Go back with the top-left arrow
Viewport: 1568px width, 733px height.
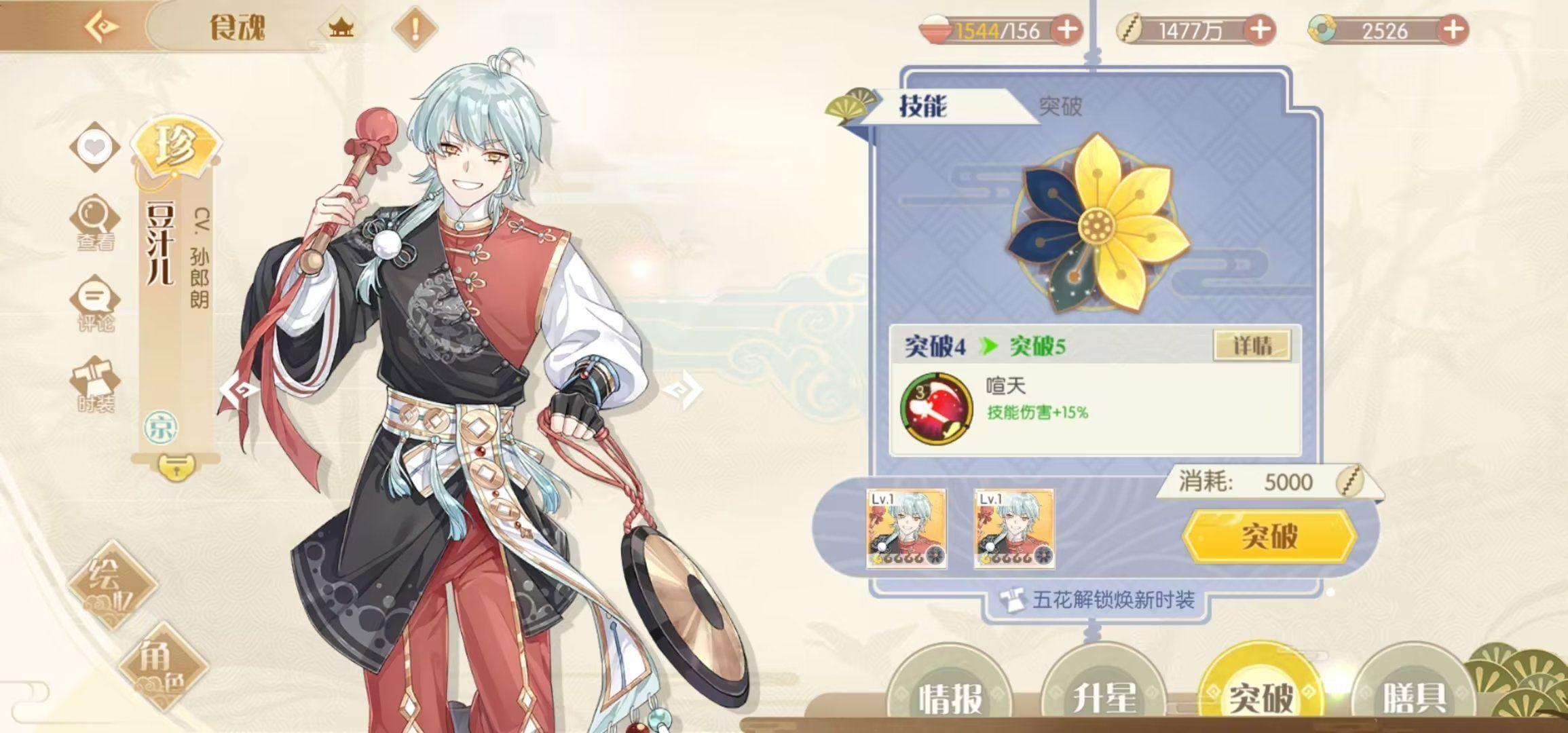click(x=102, y=27)
